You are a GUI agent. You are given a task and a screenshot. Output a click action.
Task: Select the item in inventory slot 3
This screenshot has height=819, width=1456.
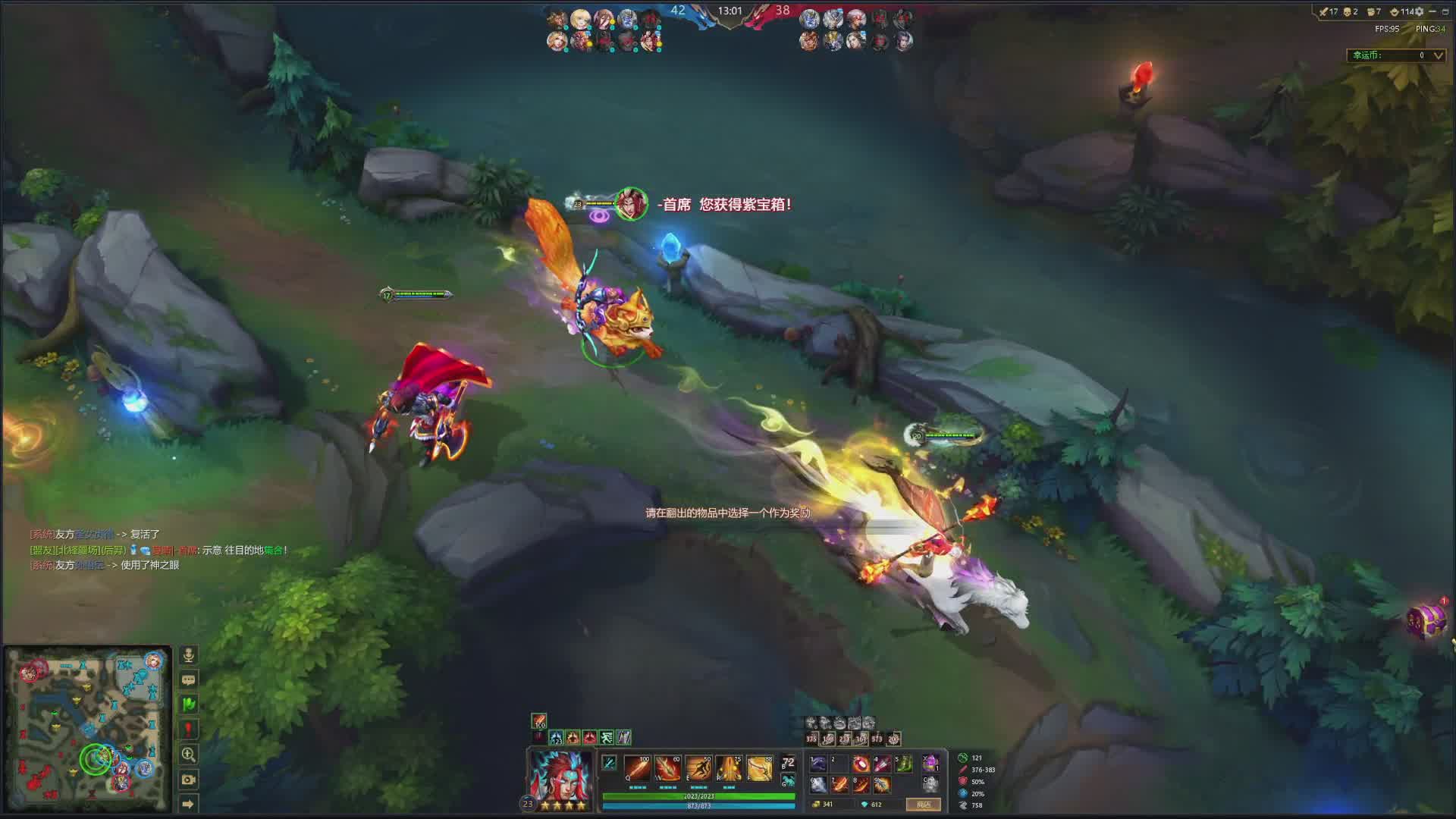point(861,764)
